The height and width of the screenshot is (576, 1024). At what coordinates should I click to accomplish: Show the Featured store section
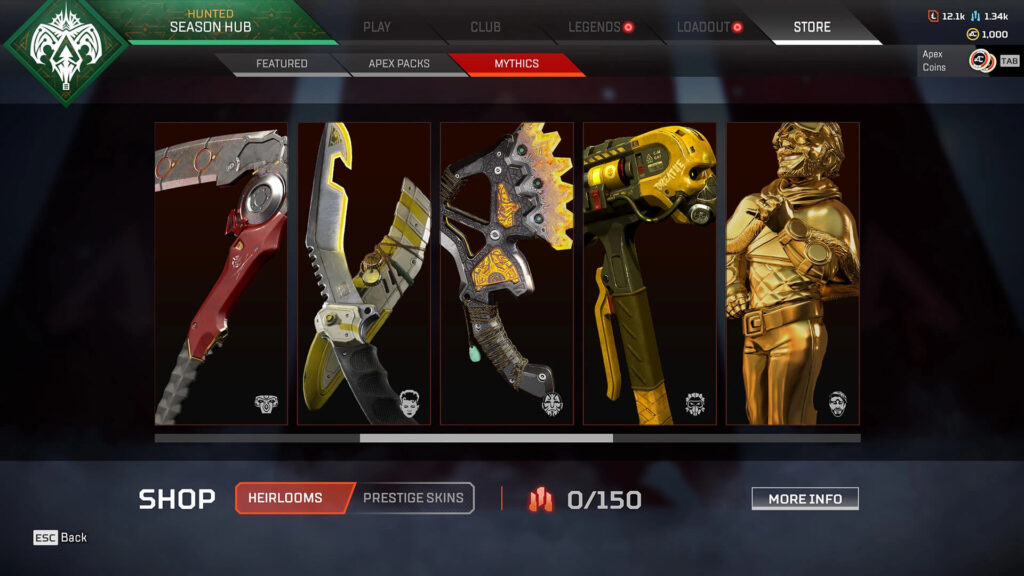click(281, 64)
